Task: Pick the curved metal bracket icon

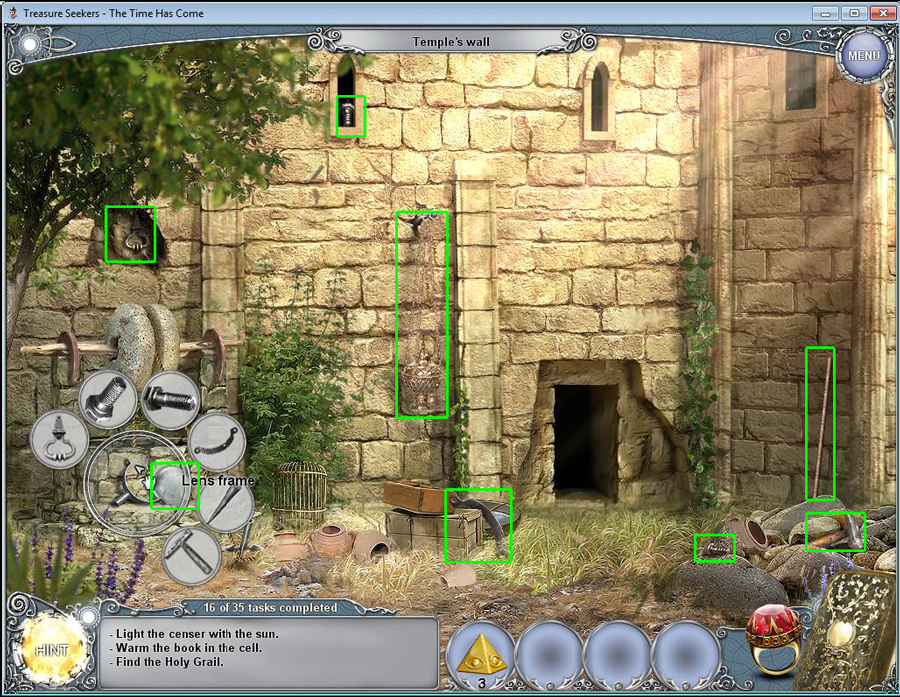Action: (x=216, y=441)
